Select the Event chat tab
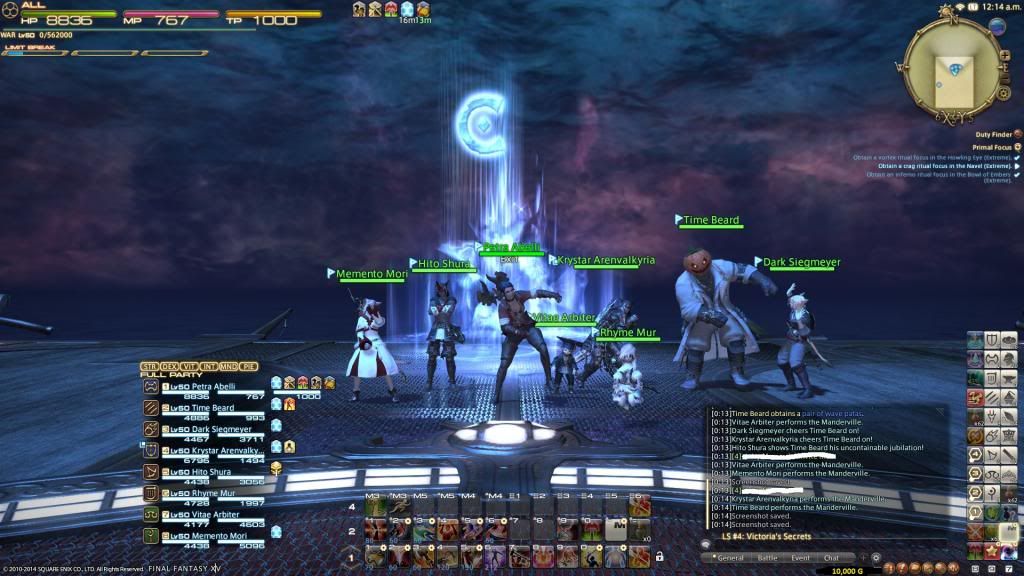 click(x=800, y=558)
